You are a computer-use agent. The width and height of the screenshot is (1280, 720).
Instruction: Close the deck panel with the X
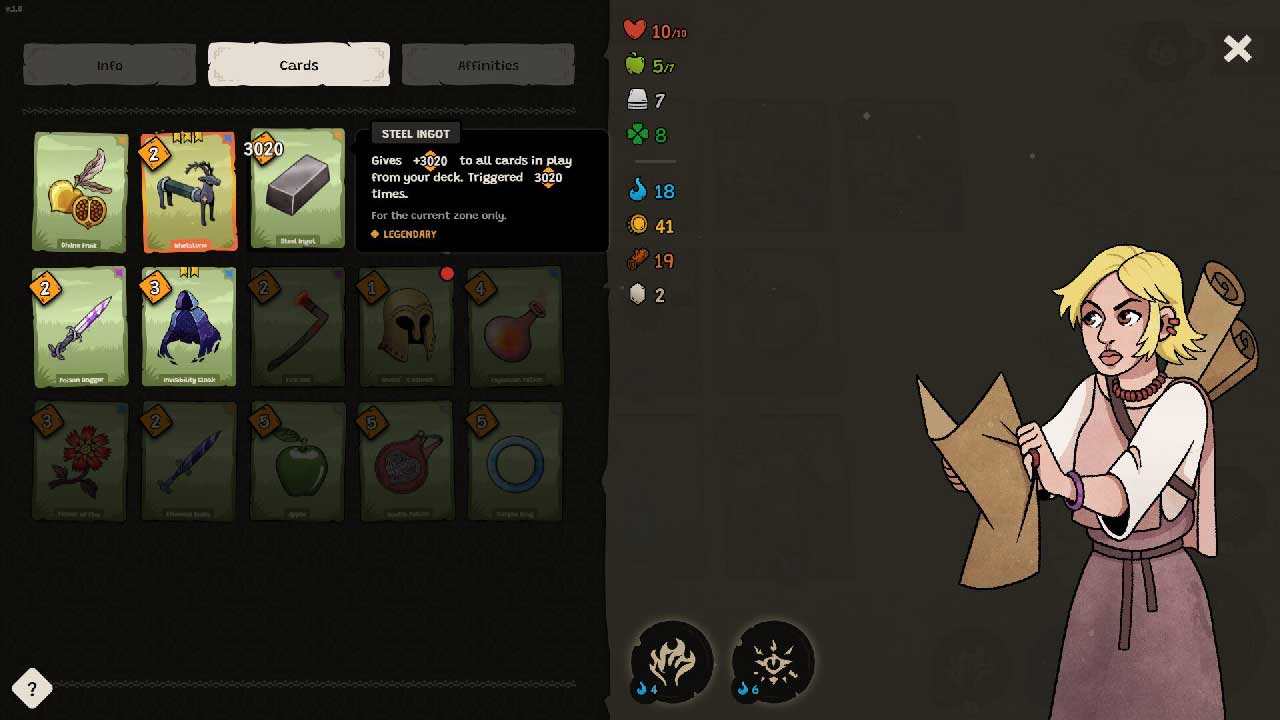pos(1238,48)
